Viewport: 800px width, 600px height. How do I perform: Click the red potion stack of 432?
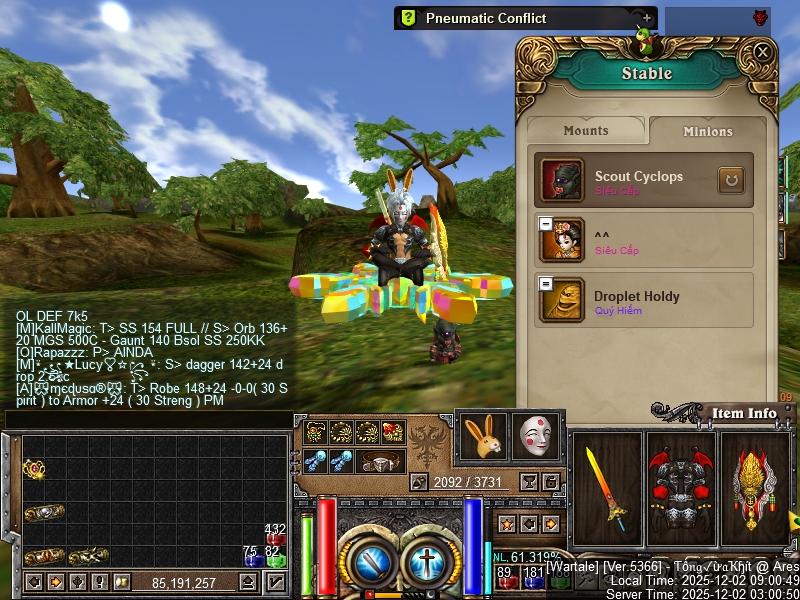pos(274,537)
